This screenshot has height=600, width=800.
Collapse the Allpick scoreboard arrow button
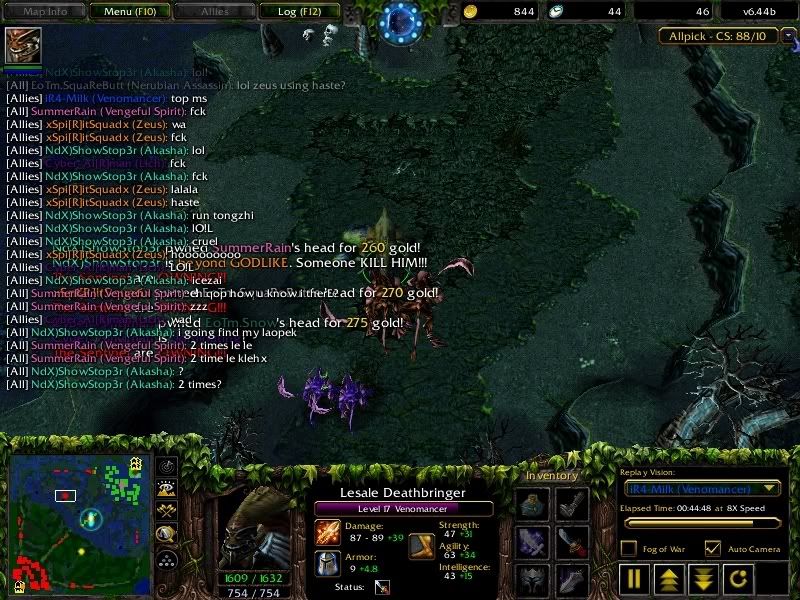789,37
